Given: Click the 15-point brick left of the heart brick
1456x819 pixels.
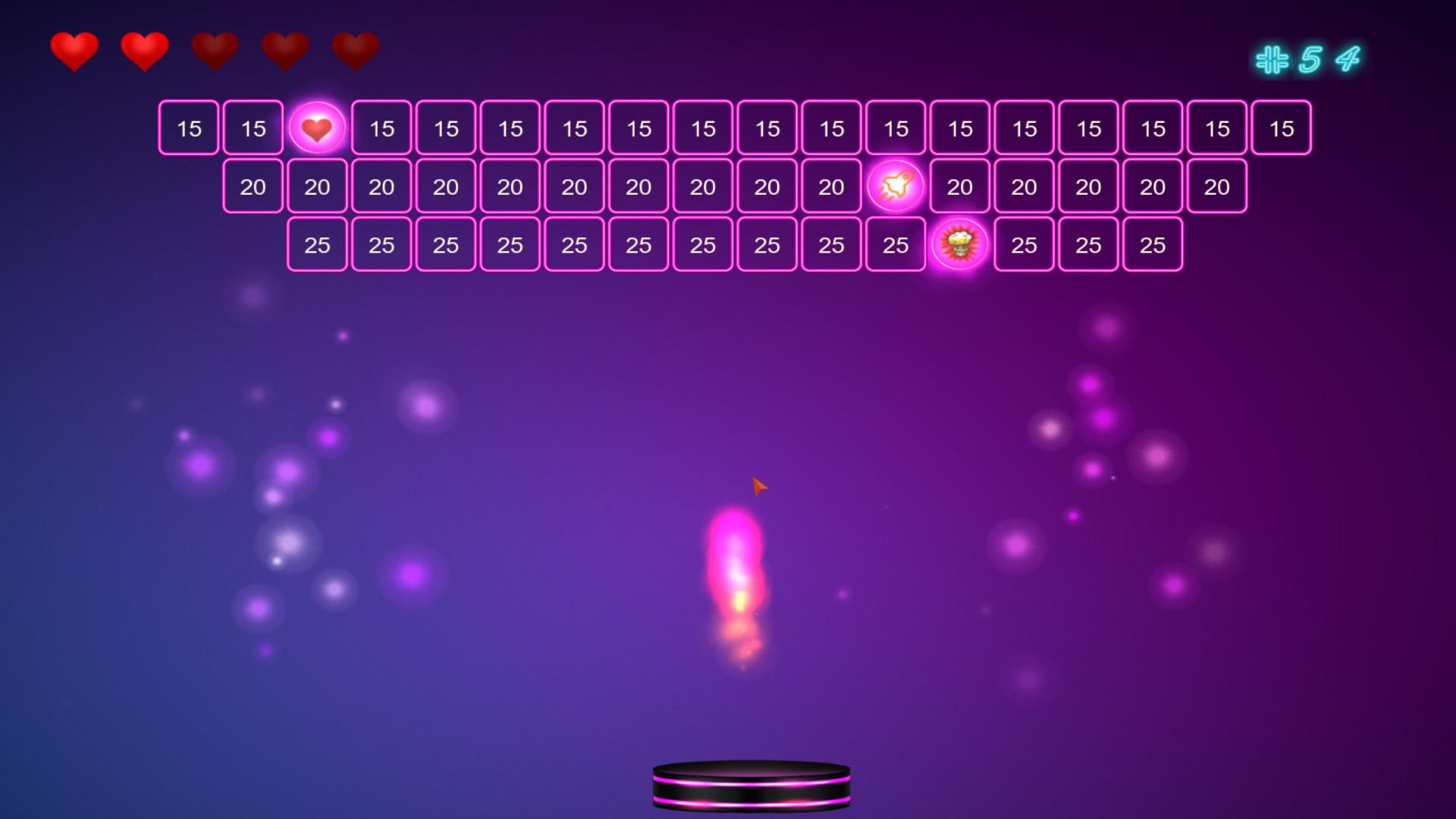Looking at the screenshot, I should pos(253,128).
